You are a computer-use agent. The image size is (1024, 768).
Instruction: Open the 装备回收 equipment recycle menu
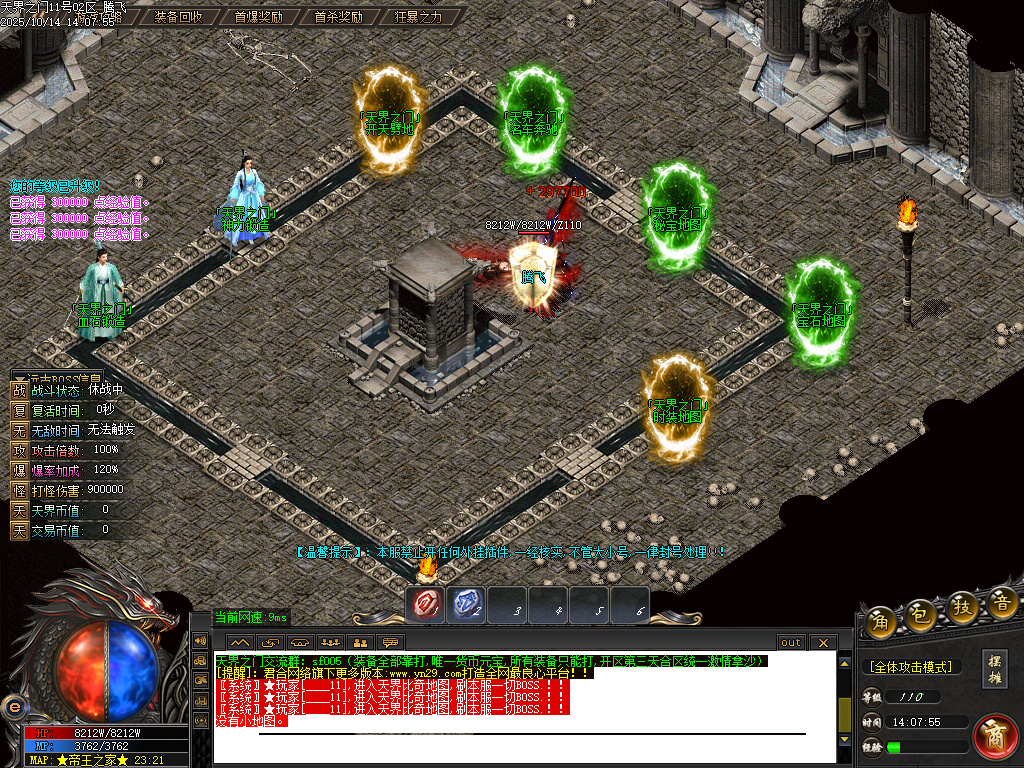coord(179,17)
